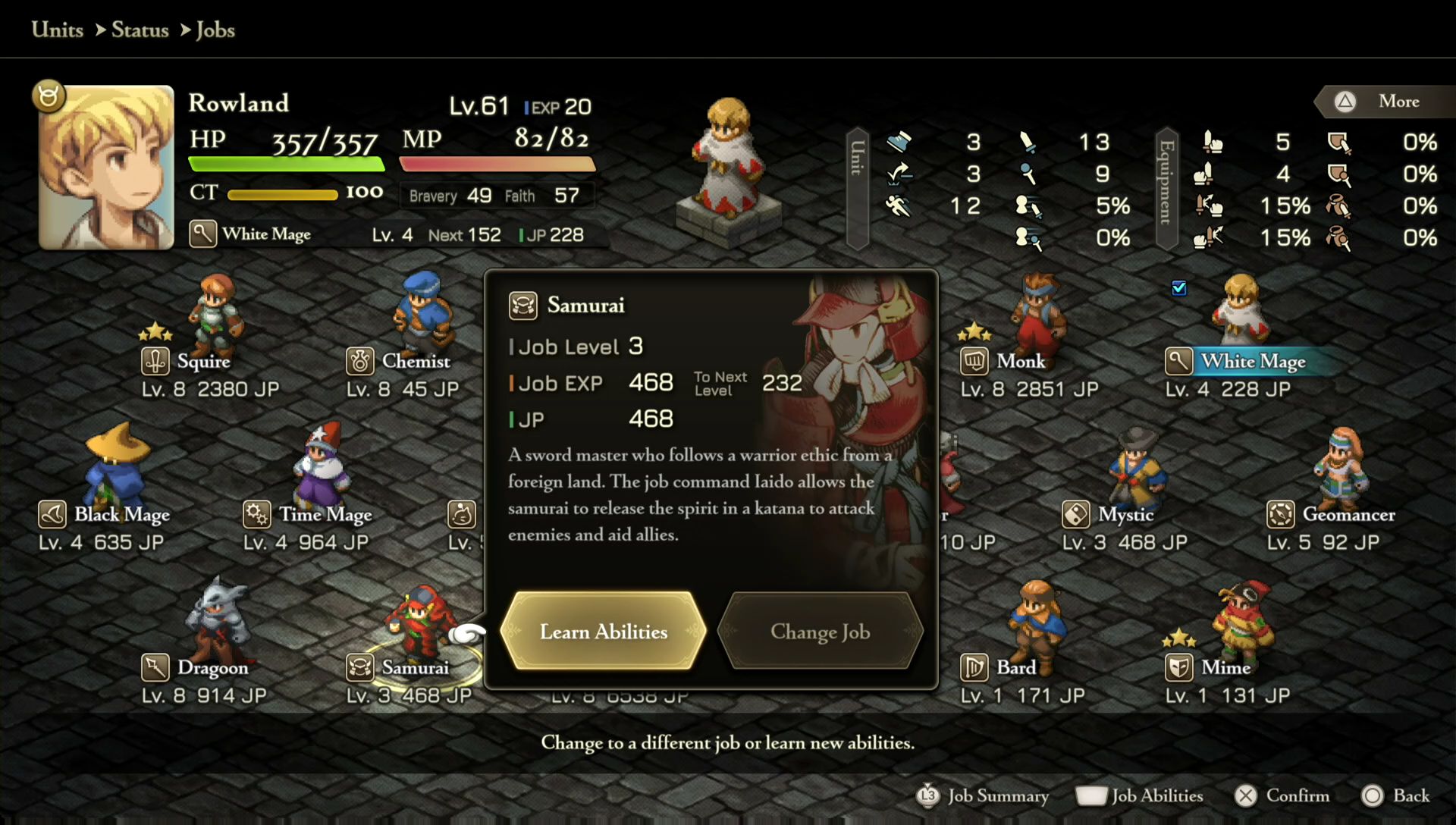
Task: Select the Dragoon job
Action: coord(212,667)
